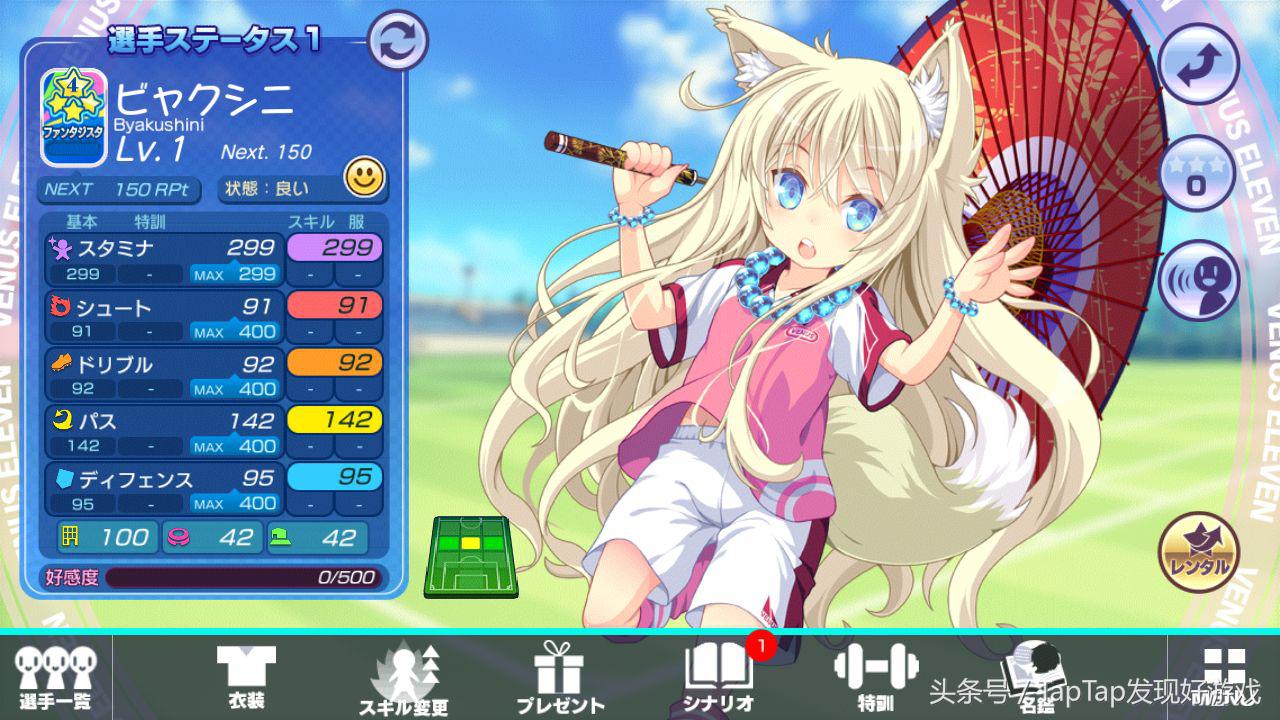This screenshot has height=720, width=1280.
Task: Tap the status panel refresh arrows button
Action: click(x=398, y=40)
